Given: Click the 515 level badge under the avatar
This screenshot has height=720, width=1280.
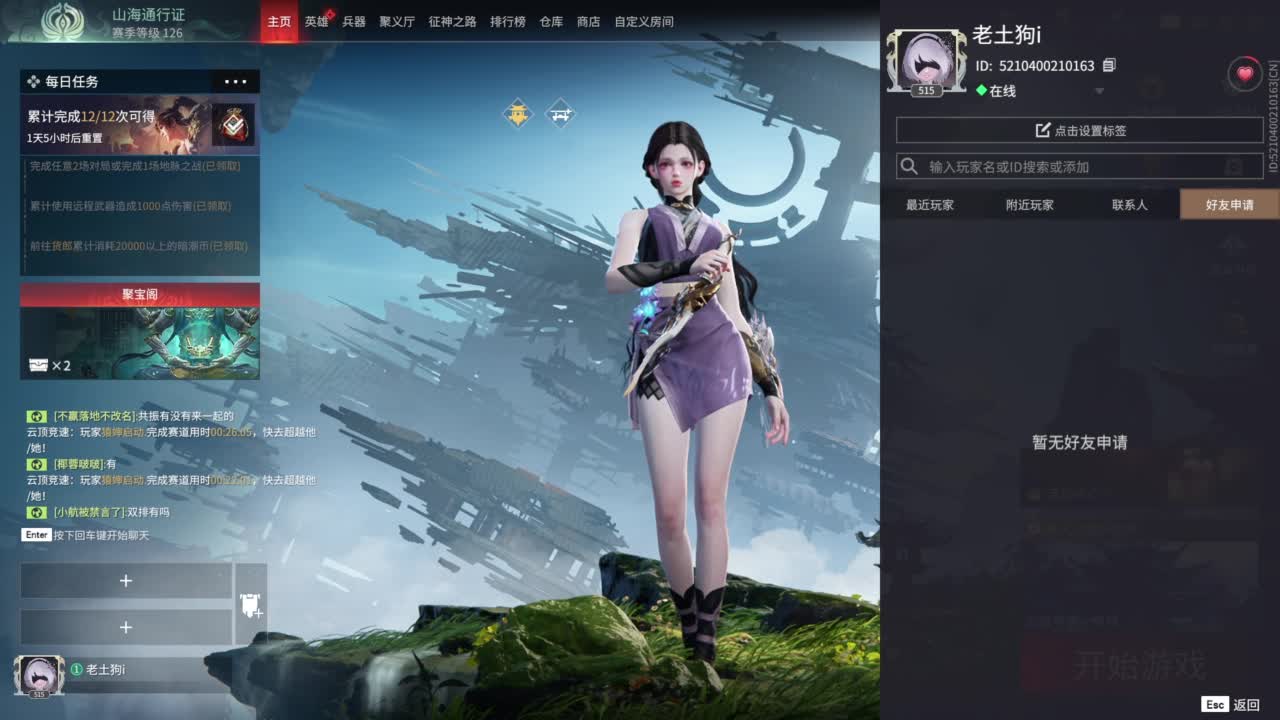Looking at the screenshot, I should pos(926,90).
